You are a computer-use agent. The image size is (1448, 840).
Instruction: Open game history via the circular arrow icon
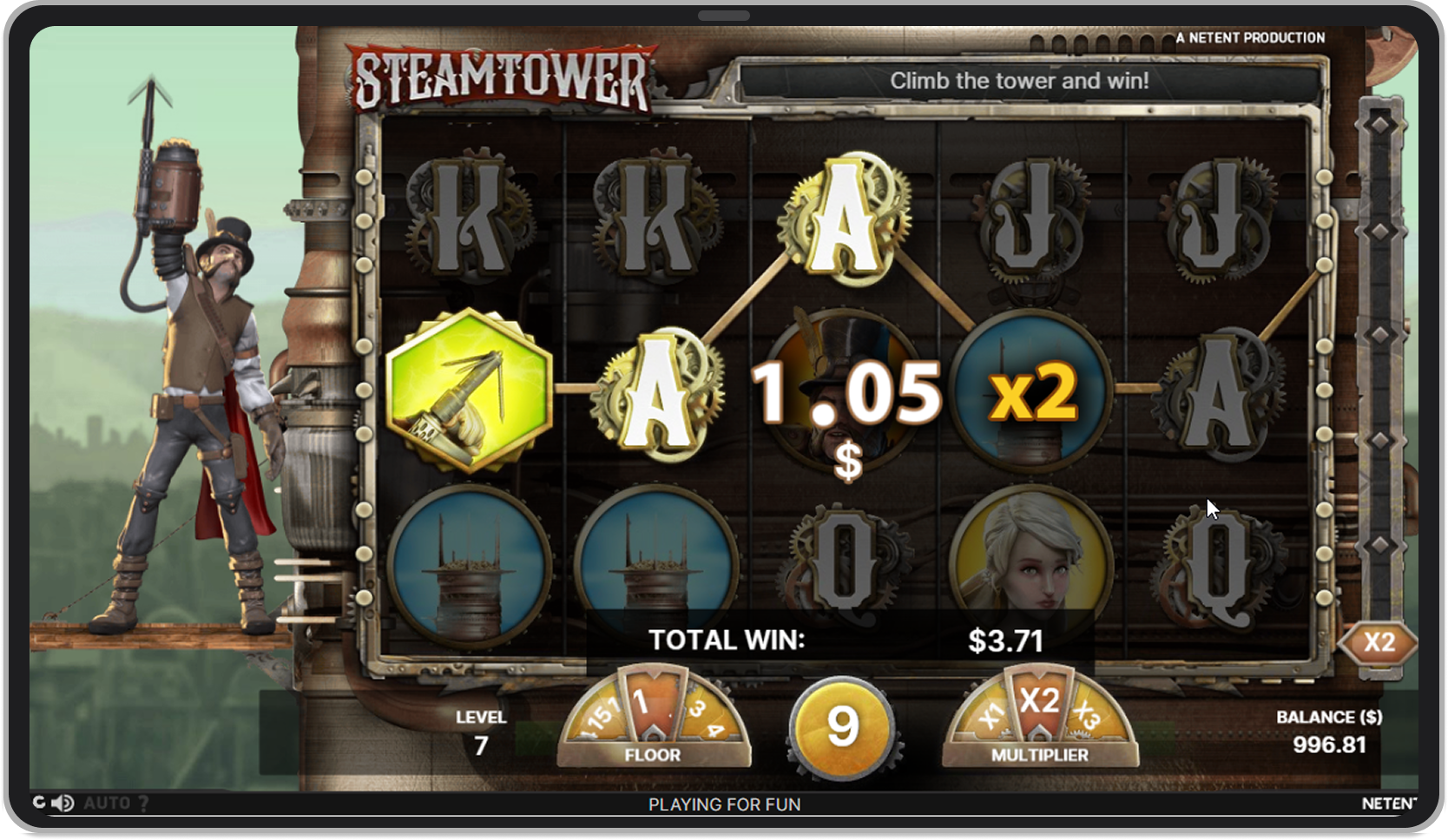(x=40, y=803)
